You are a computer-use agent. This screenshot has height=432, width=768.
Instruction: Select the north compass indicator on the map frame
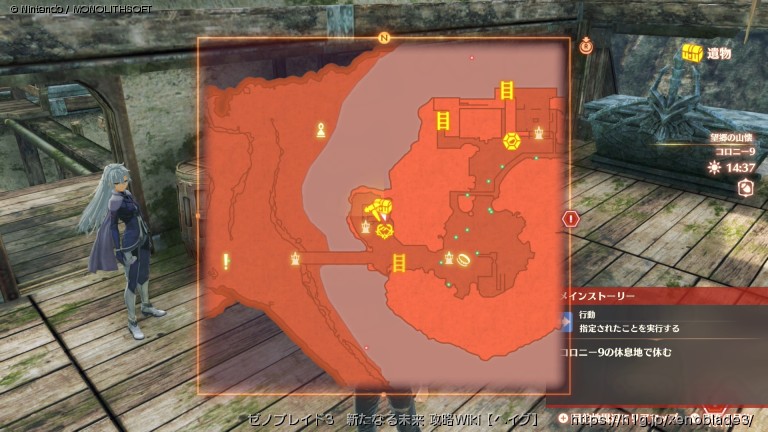[x=384, y=38]
